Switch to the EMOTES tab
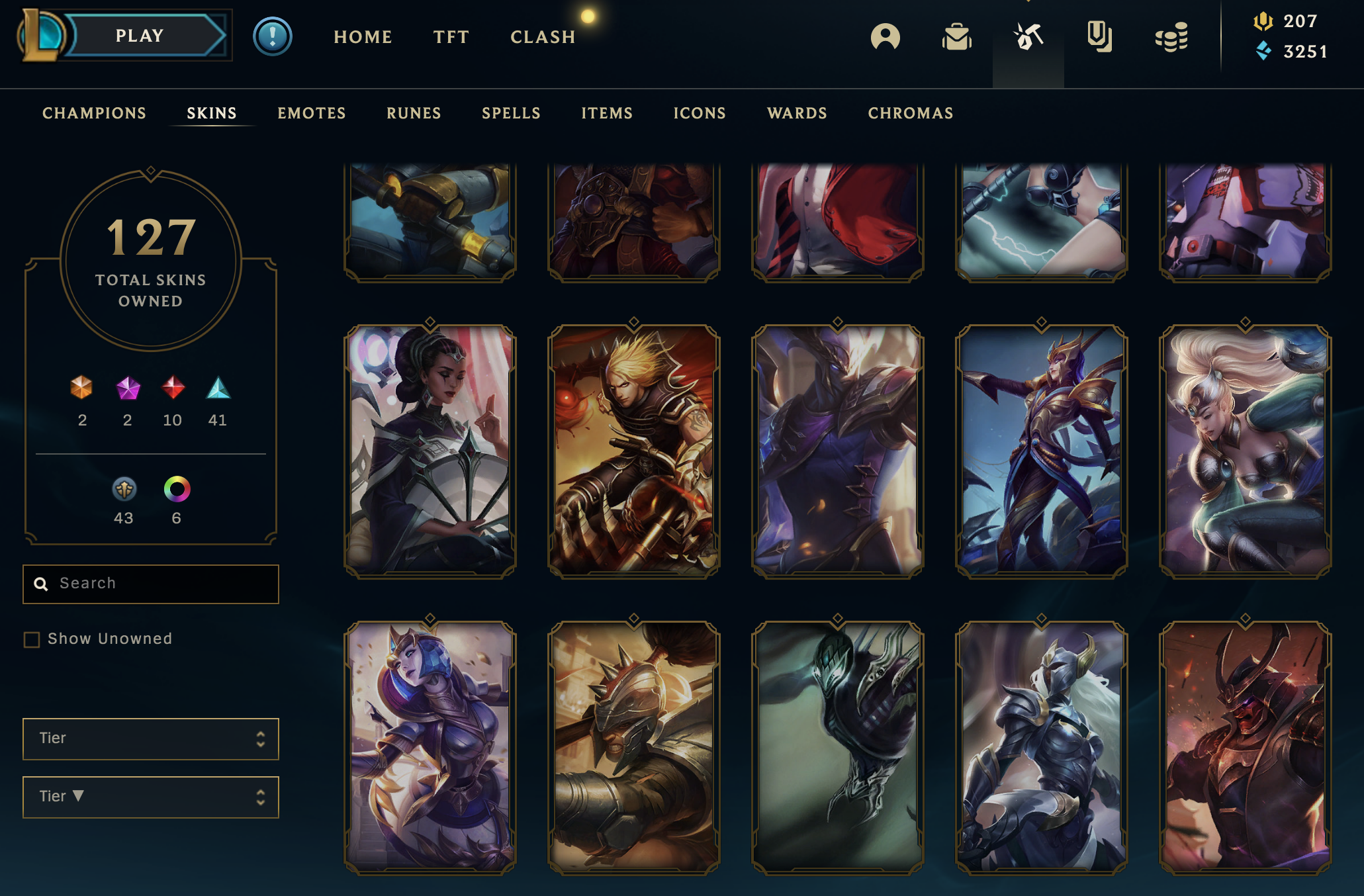Viewport: 1364px width, 896px height. point(311,113)
